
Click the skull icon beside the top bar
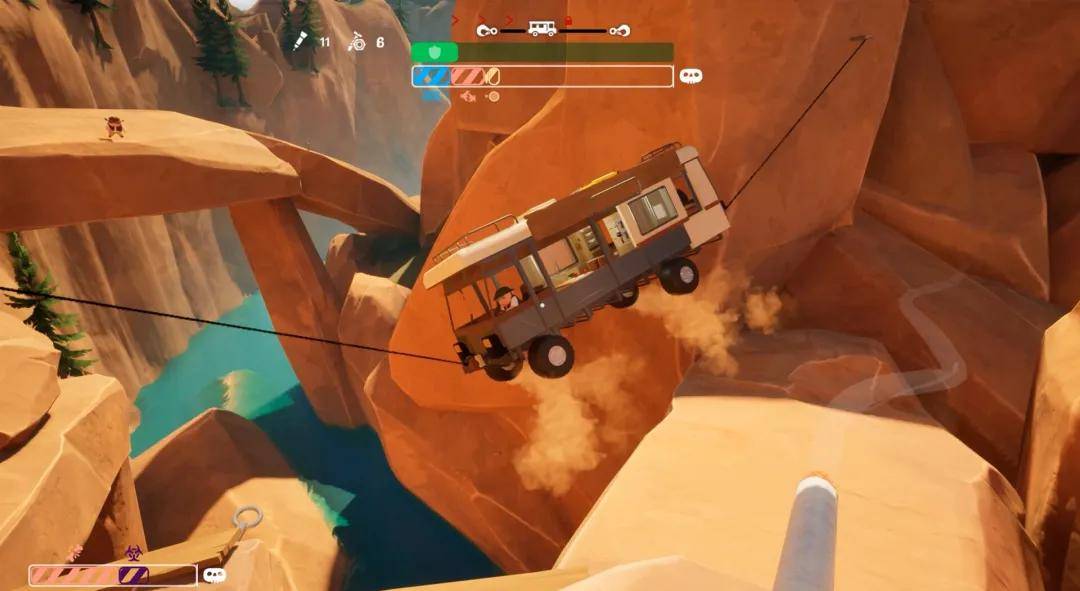691,76
